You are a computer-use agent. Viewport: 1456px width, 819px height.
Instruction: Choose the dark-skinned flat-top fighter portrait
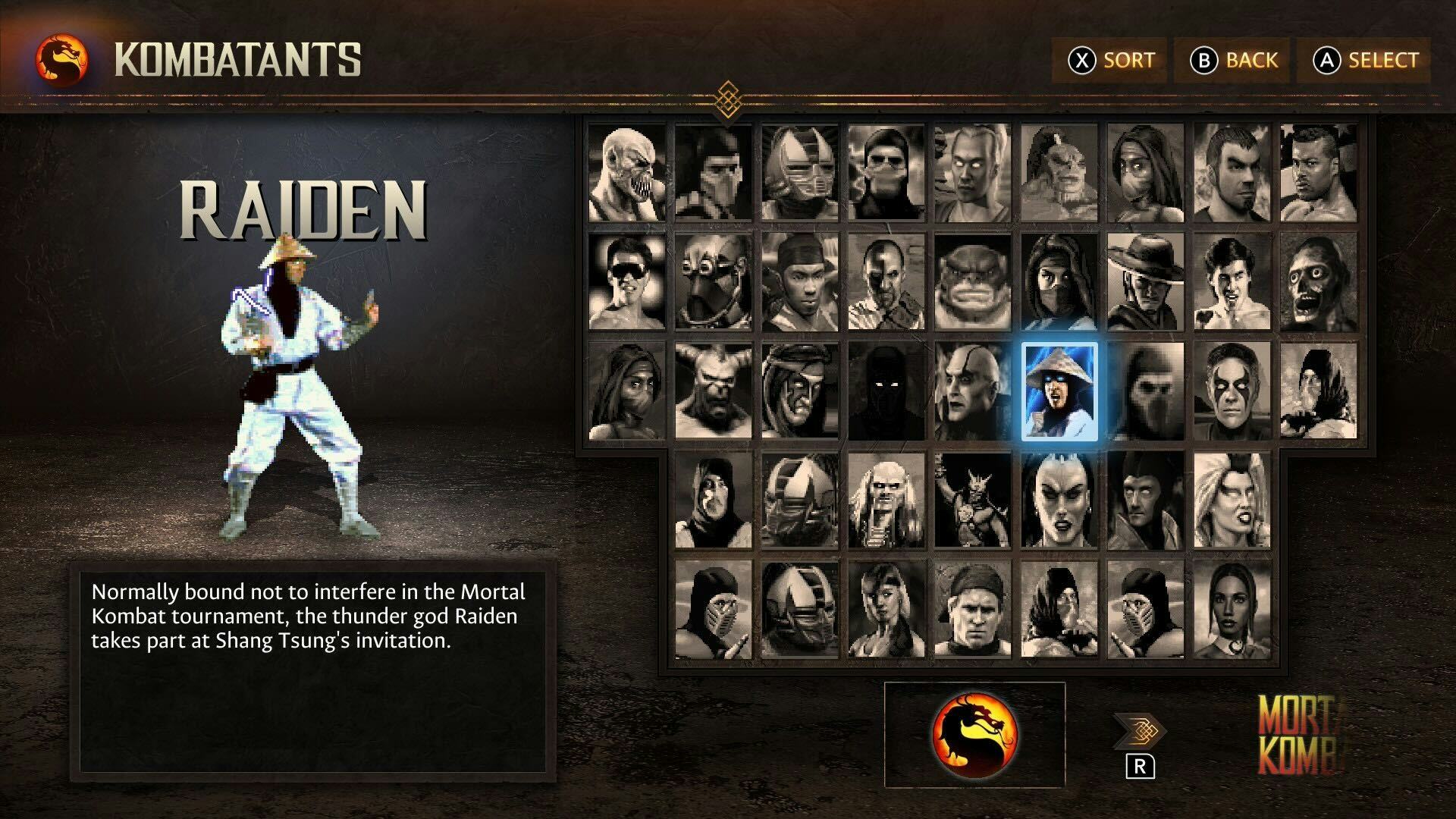pyautogui.click(x=1319, y=173)
